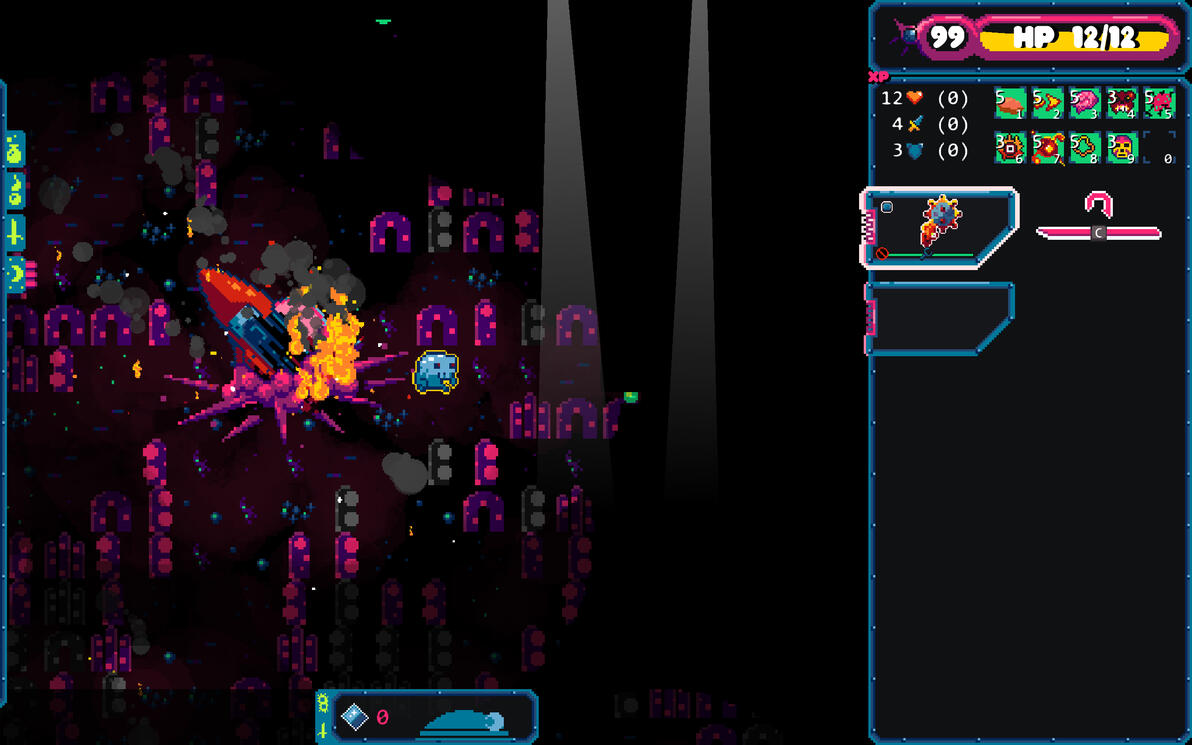Select the empty second weapon panel
The width and height of the screenshot is (1192, 745).
(x=938, y=318)
